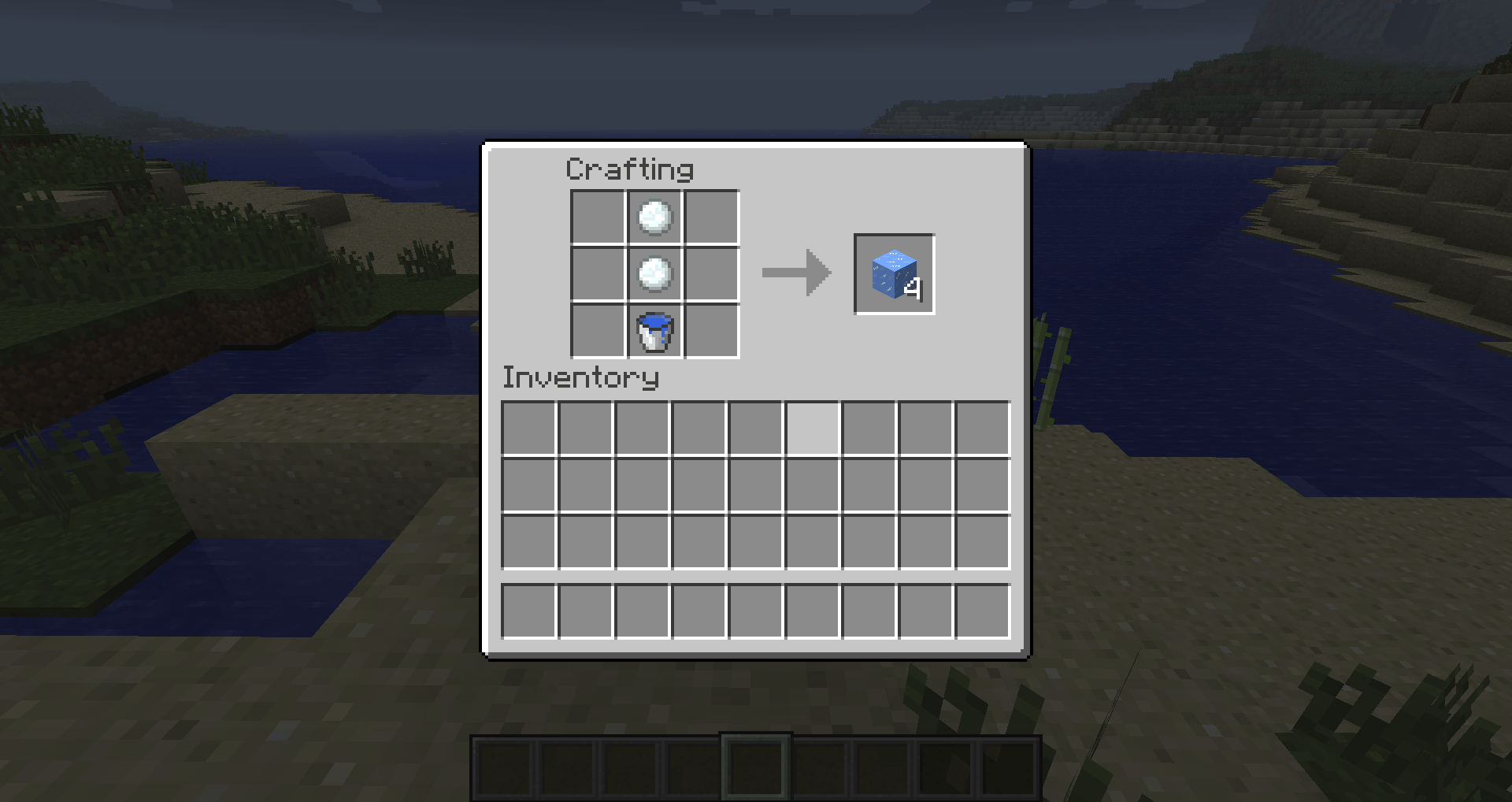The width and height of the screenshot is (1512, 802).
Task: Click the middle slot of the second inventory row
Action: click(755, 485)
